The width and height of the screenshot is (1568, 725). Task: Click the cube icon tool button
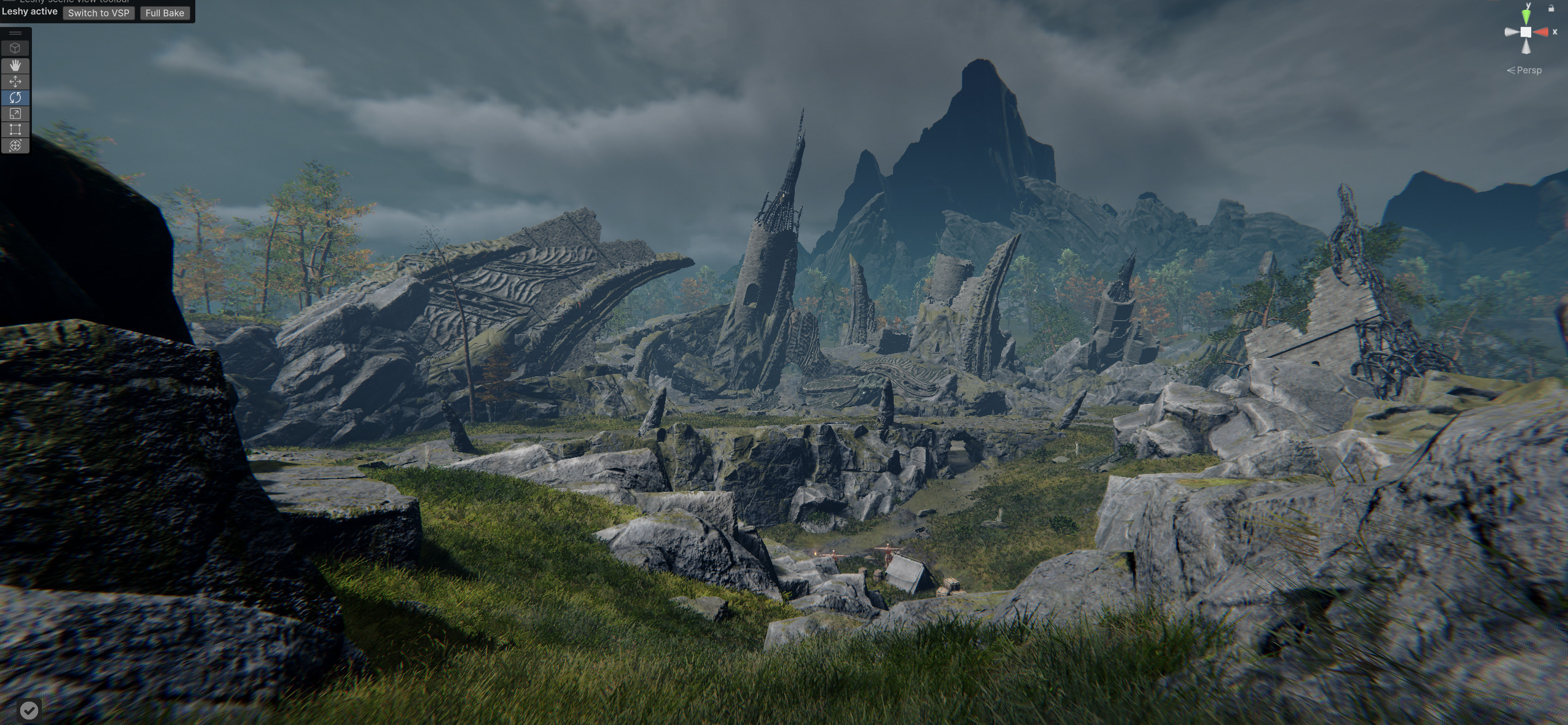(x=15, y=48)
